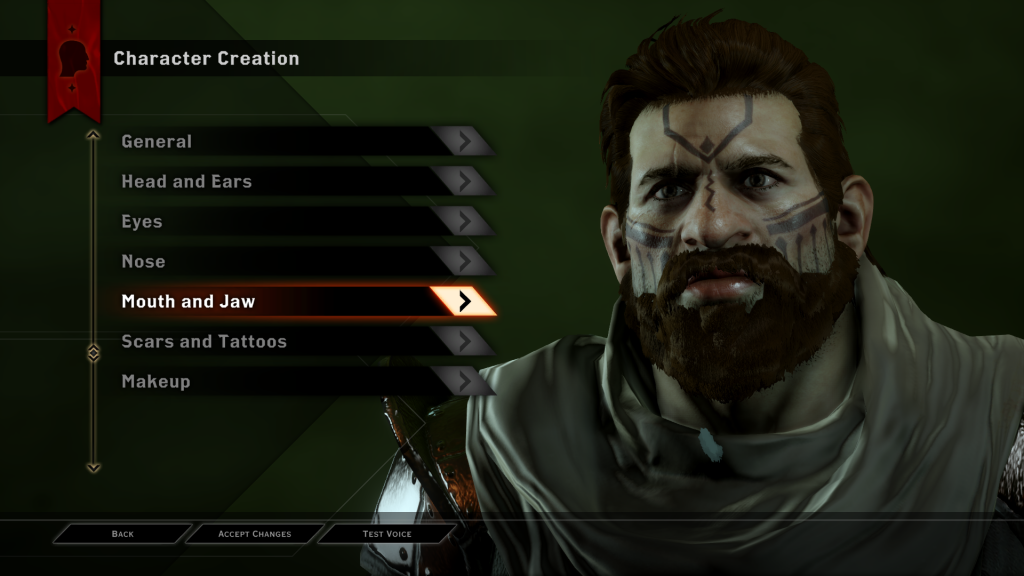Accept Changes to the character
The image size is (1024, 576).
[x=254, y=534]
